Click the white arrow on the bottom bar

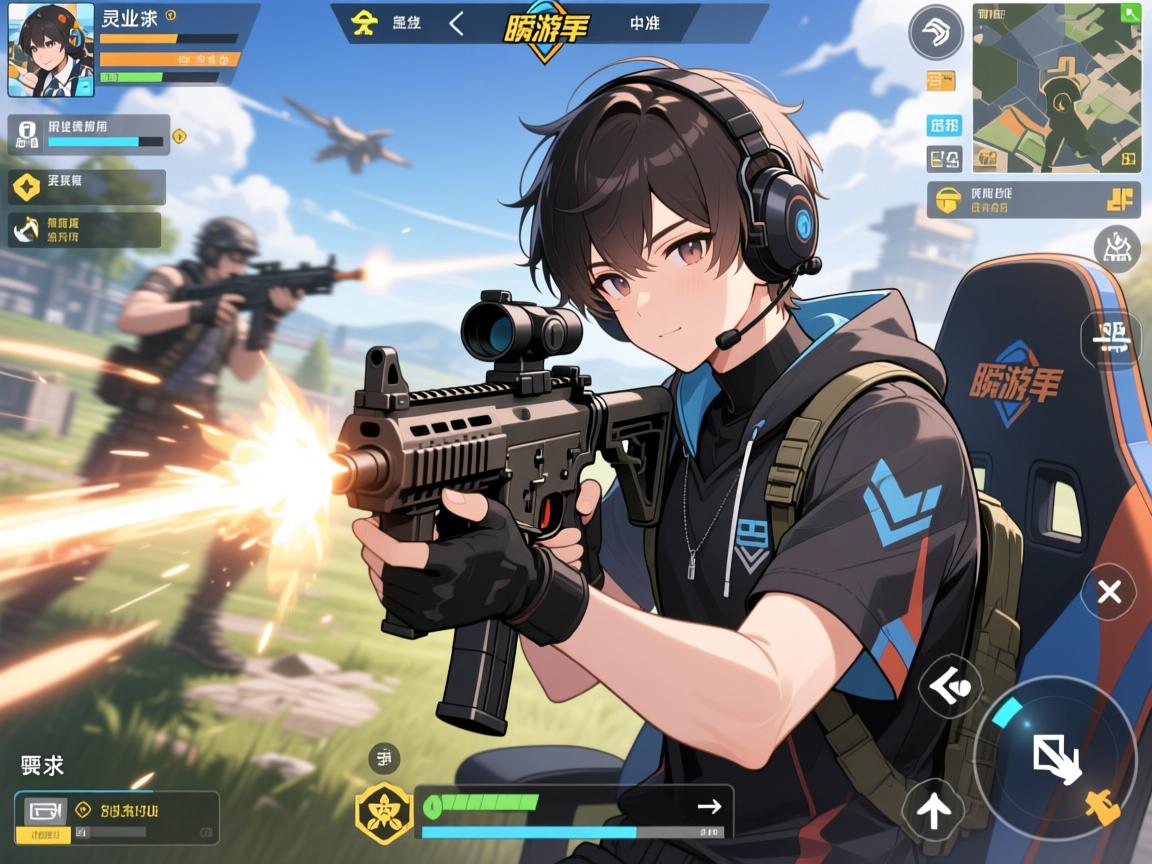click(x=710, y=806)
